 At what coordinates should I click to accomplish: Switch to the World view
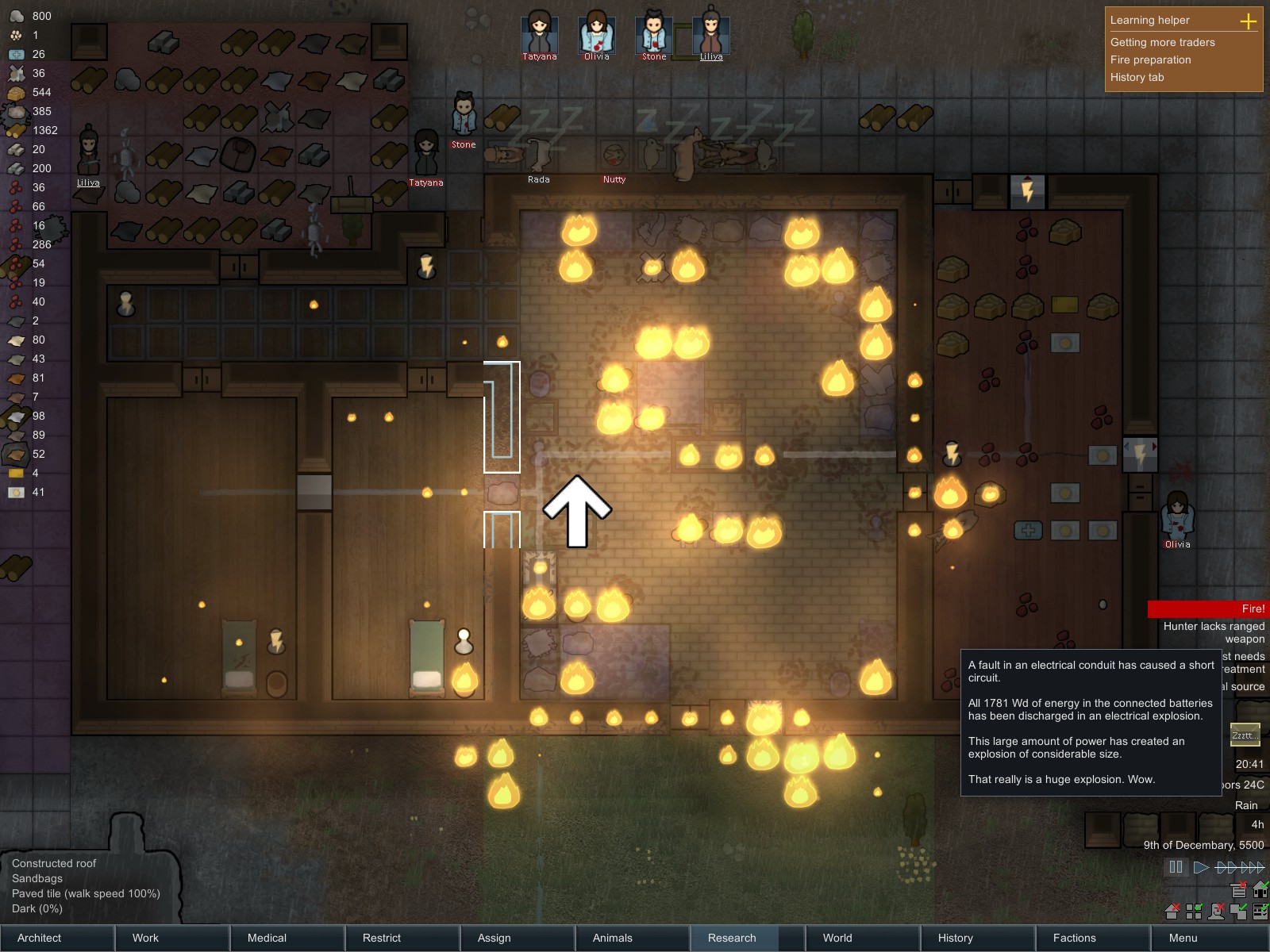tap(863, 938)
